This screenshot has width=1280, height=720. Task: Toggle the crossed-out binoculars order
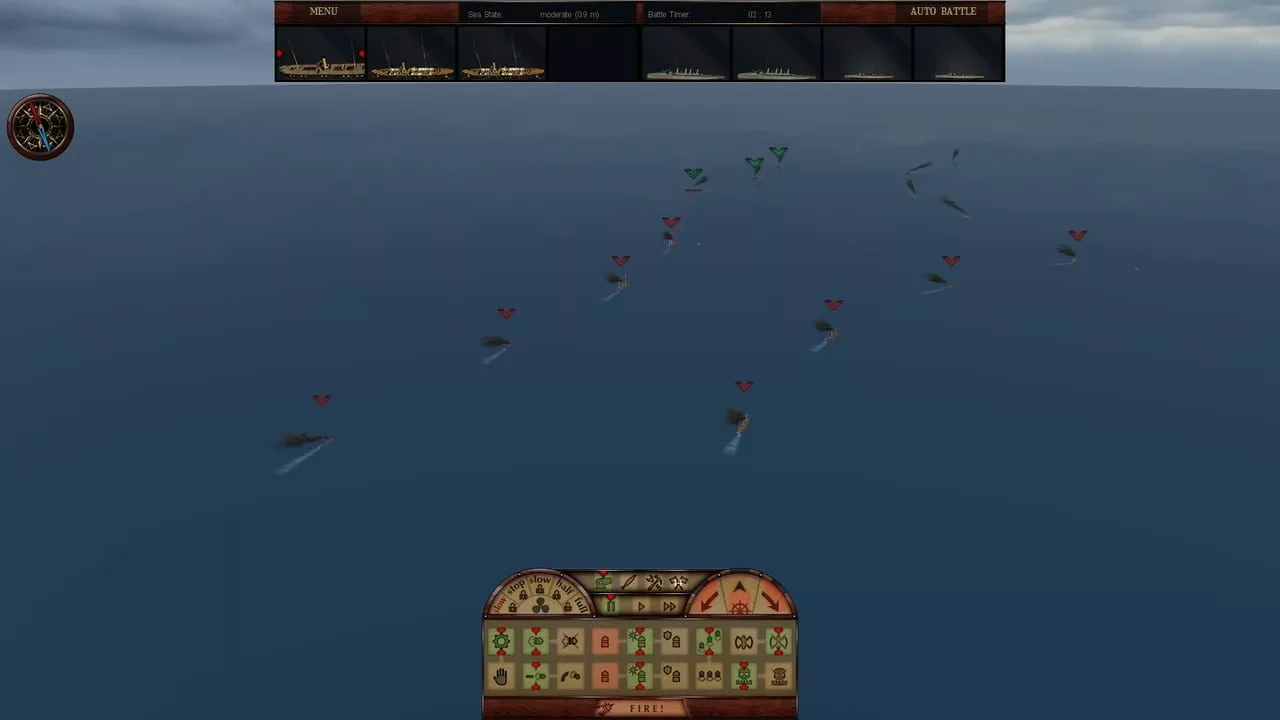[x=568, y=640]
